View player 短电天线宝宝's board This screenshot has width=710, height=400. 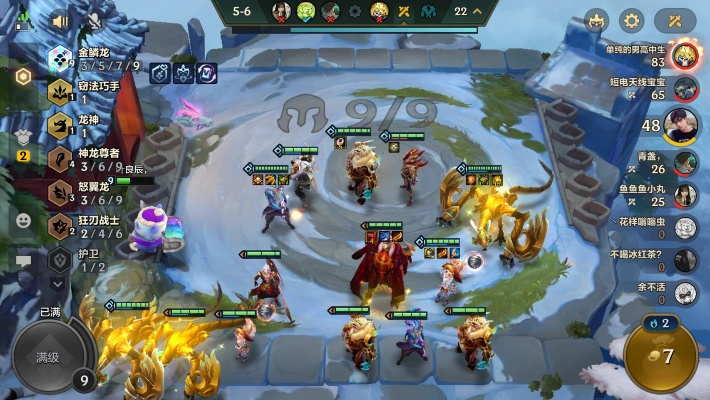coord(684,89)
